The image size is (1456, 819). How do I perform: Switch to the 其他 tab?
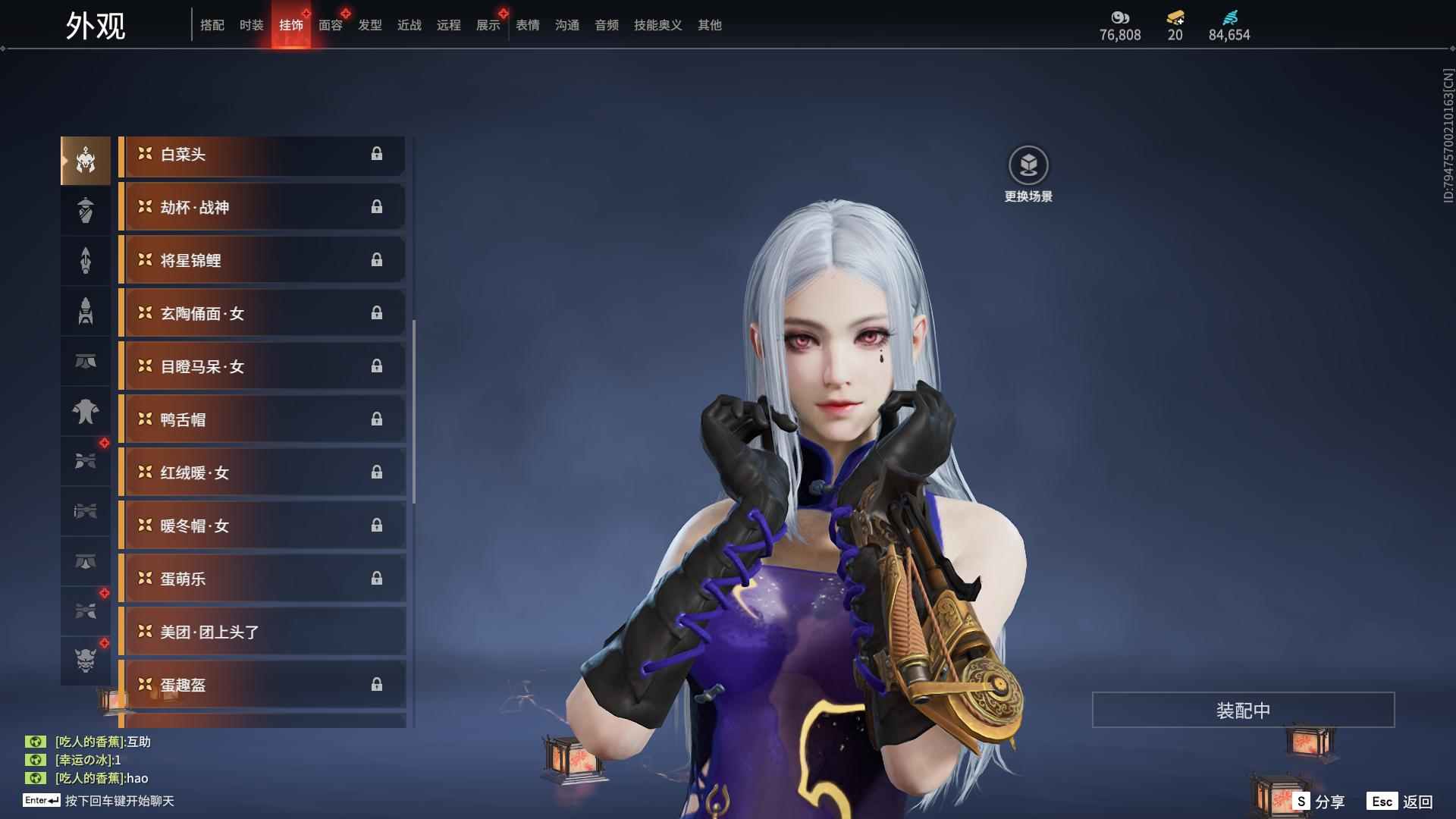(710, 25)
